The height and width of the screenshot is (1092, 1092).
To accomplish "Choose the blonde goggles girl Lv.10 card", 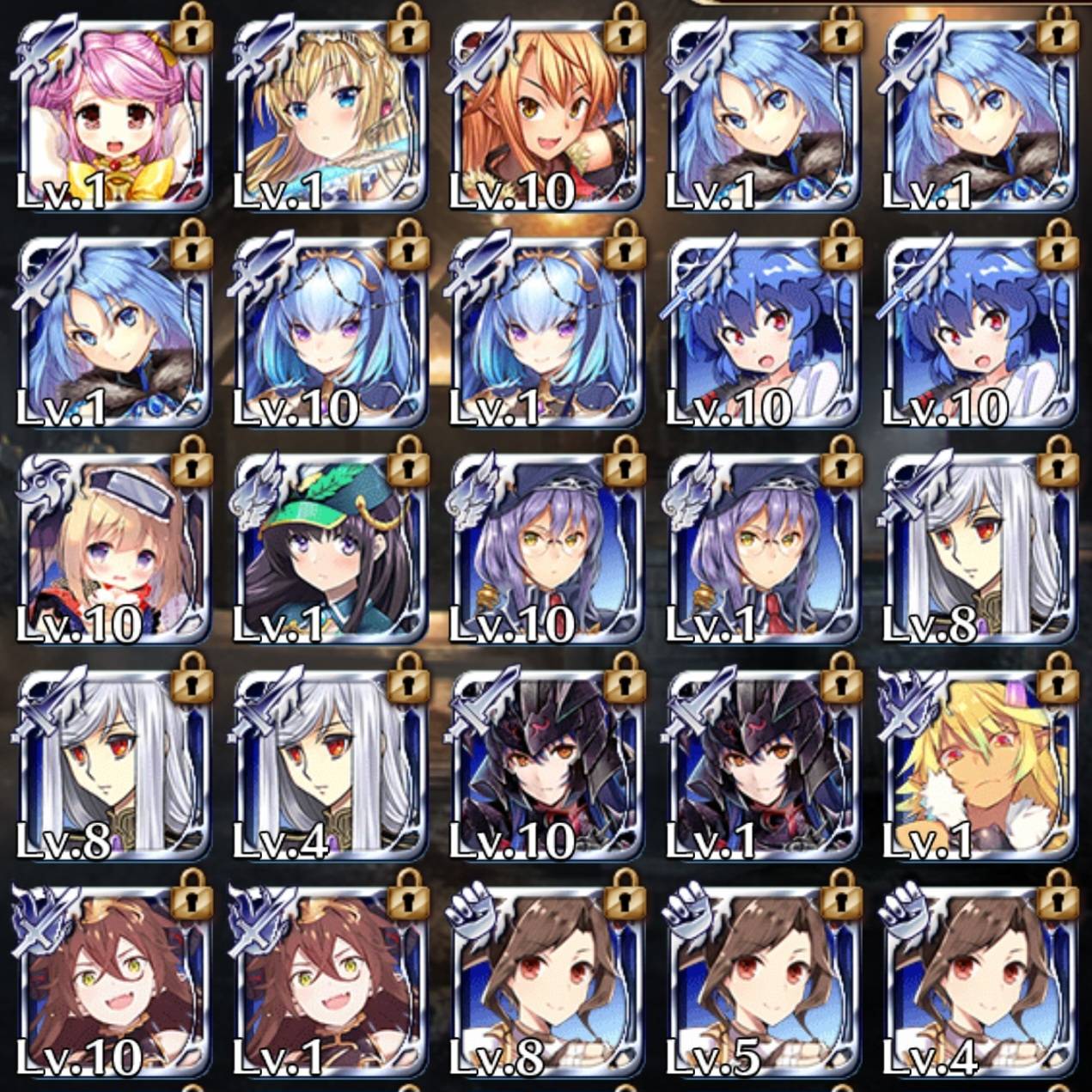I will 112,549.
